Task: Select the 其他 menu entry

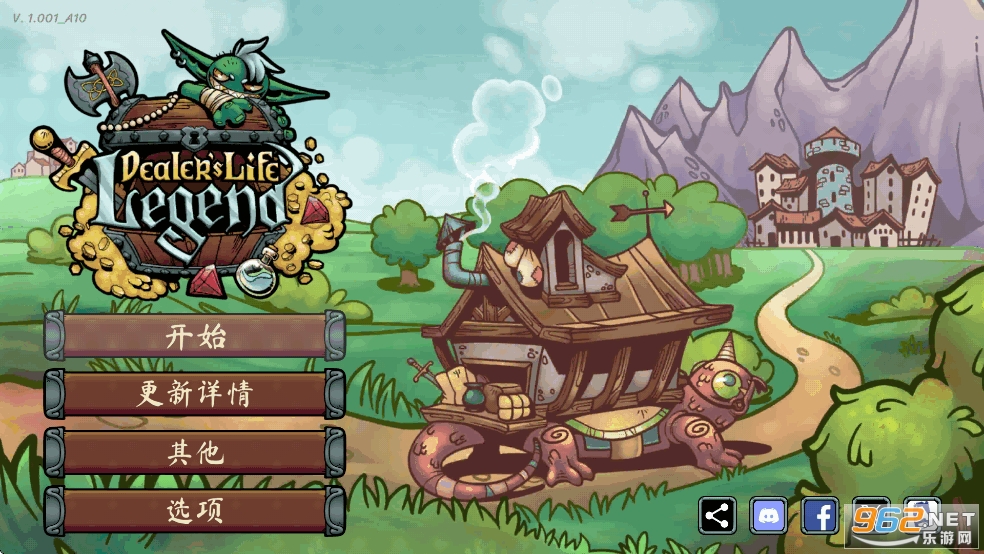Action: pos(195,452)
